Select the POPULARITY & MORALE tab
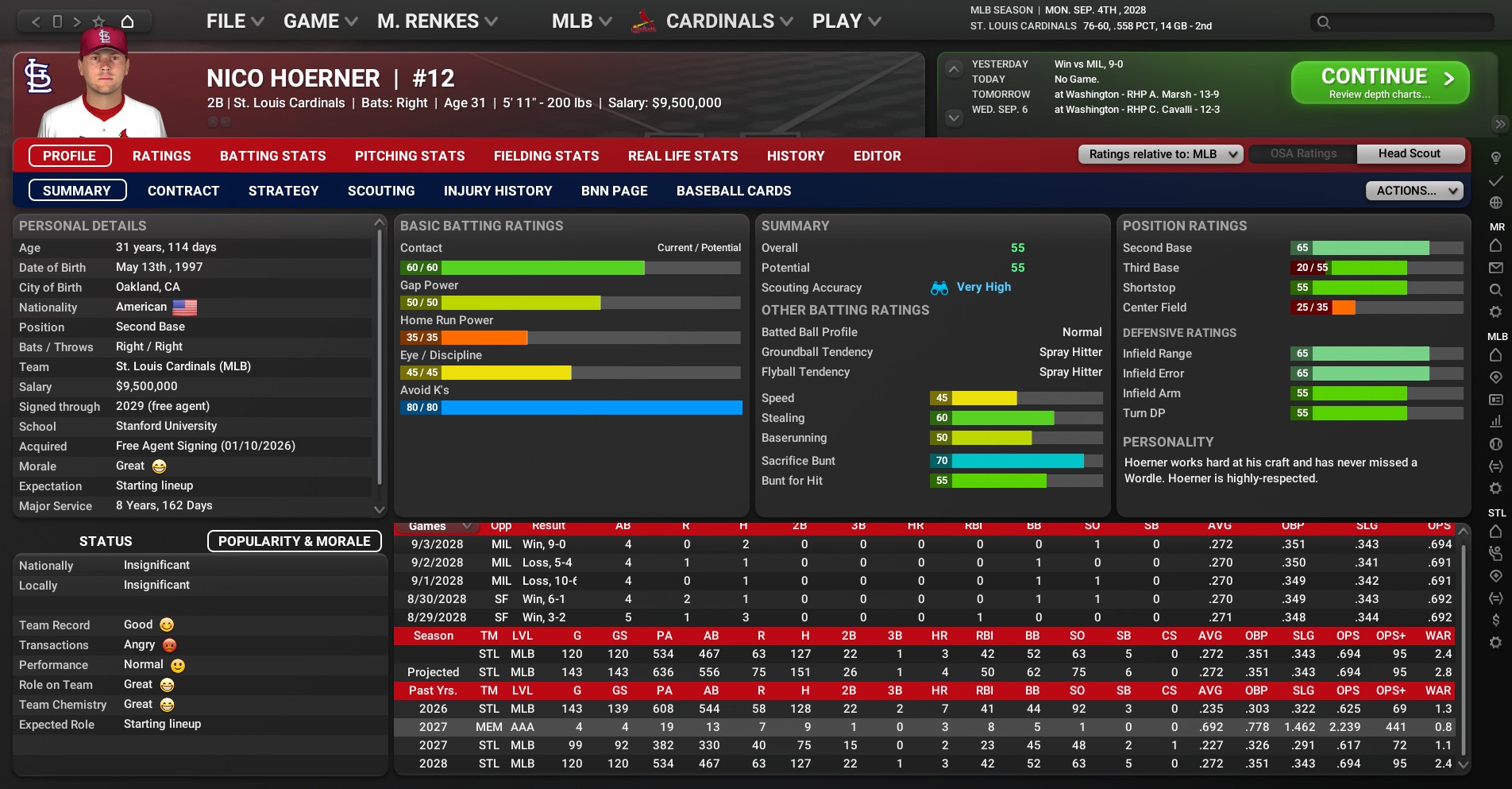Image resolution: width=1512 pixels, height=789 pixels. [x=294, y=541]
